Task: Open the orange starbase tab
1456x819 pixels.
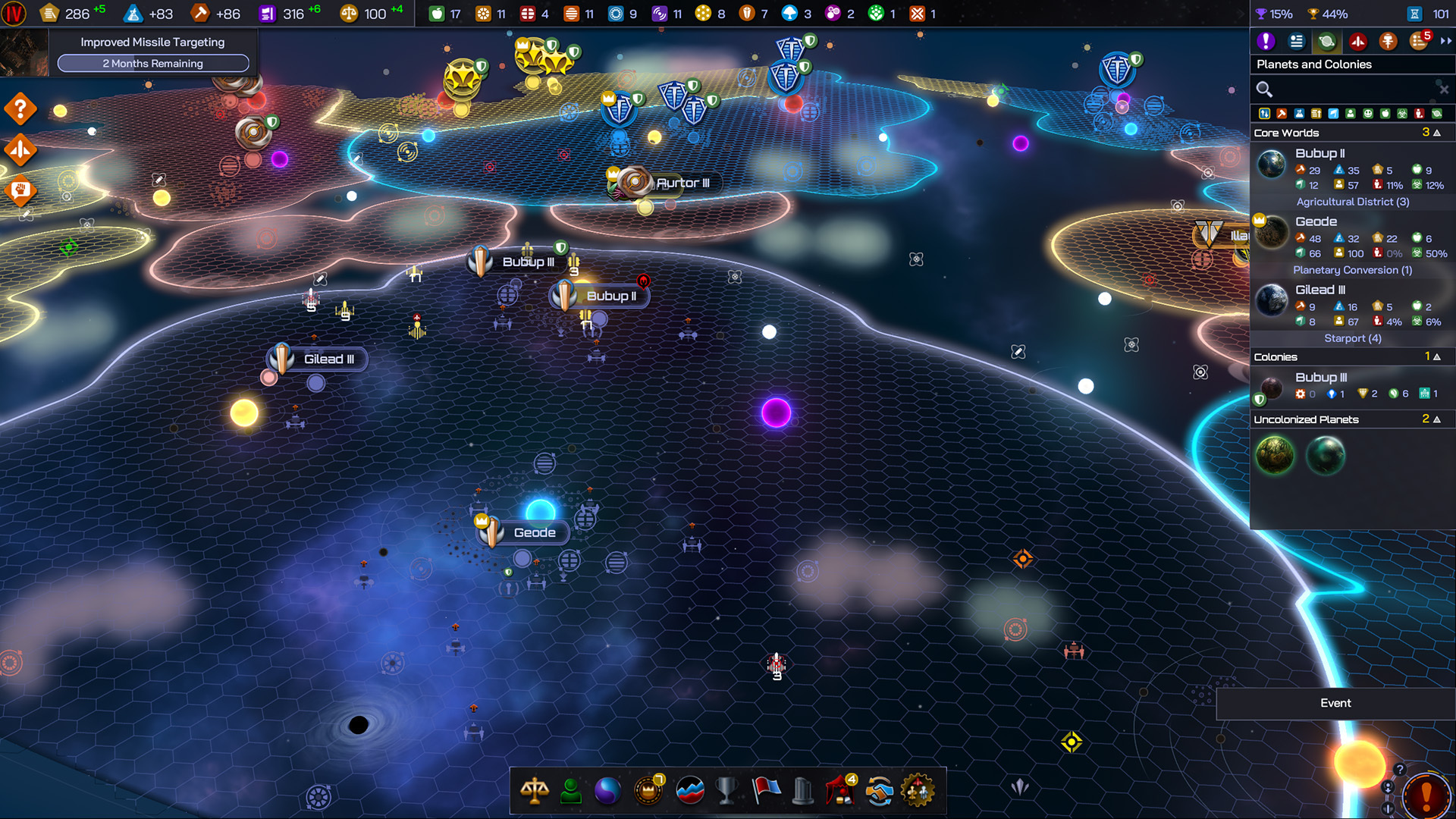Action: click(x=1388, y=42)
